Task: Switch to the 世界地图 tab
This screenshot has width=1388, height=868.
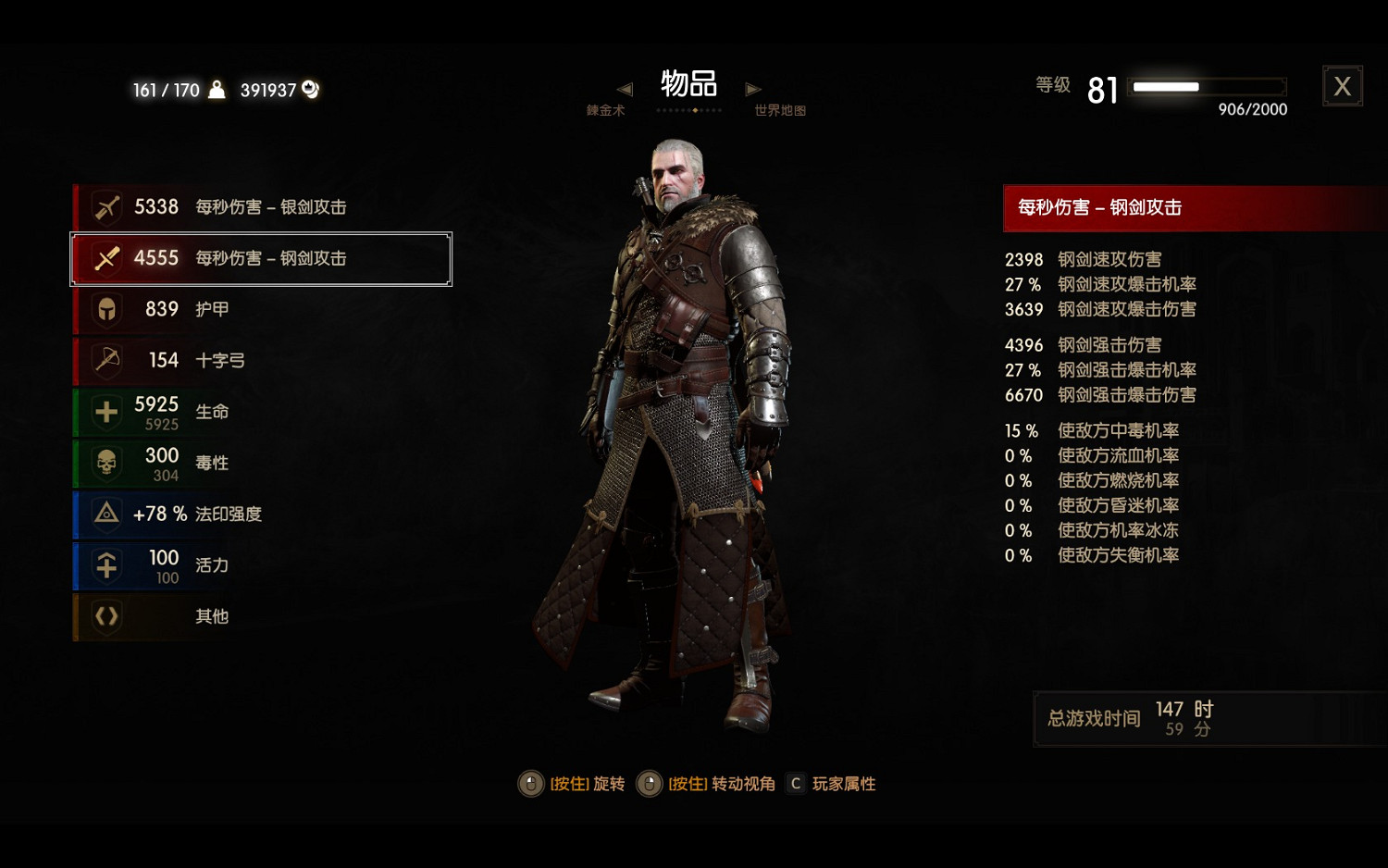Action: 778,109
